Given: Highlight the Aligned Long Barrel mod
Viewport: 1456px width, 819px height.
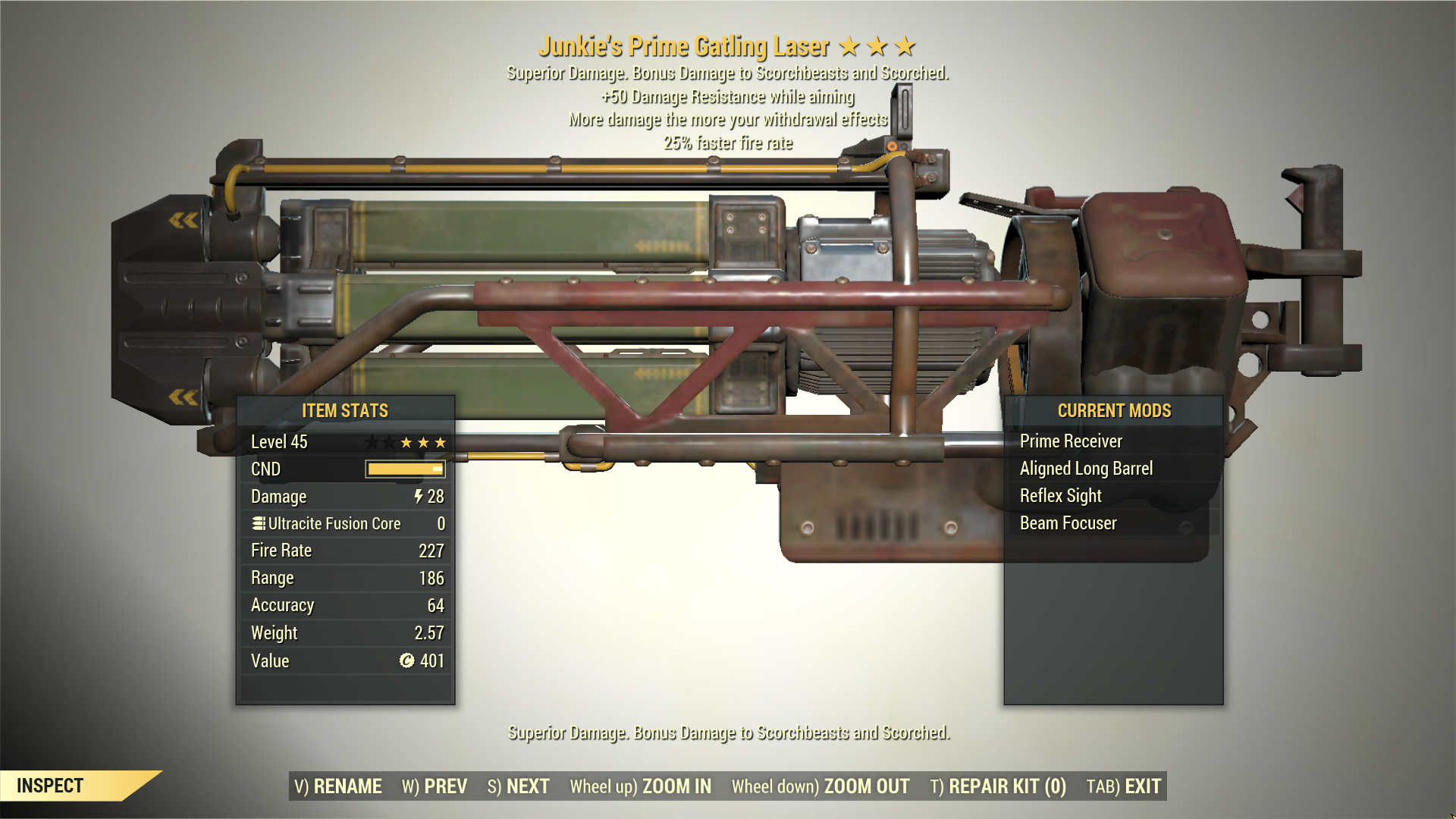Looking at the screenshot, I should tap(1086, 469).
